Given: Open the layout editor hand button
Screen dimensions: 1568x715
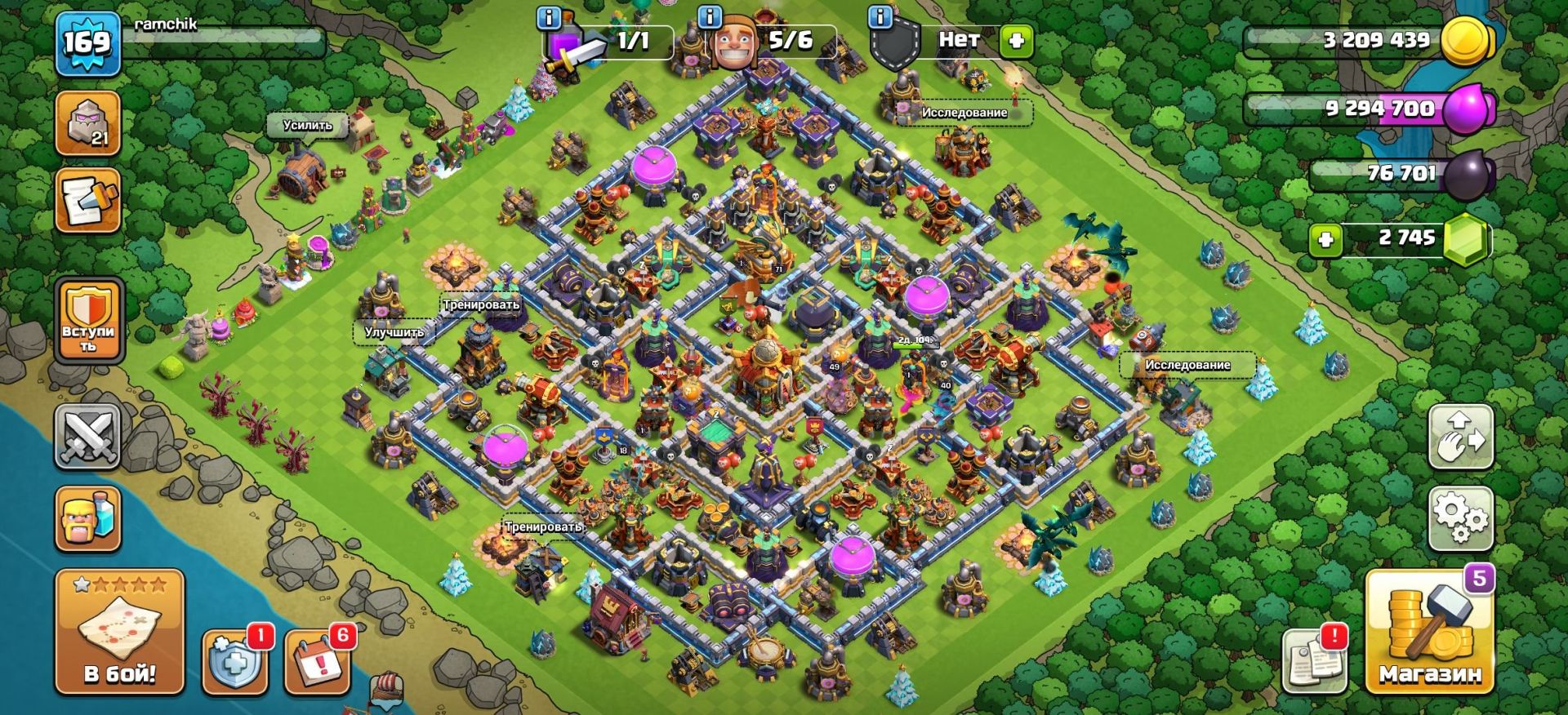Looking at the screenshot, I should [x=1461, y=438].
